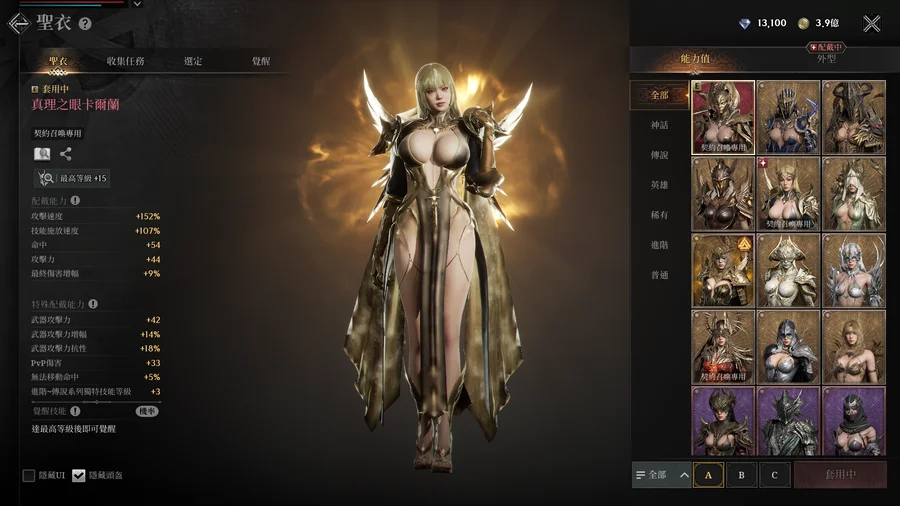Switch to the 收集任務 tab
Image resolution: width=900 pixels, height=506 pixels.
[x=125, y=61]
